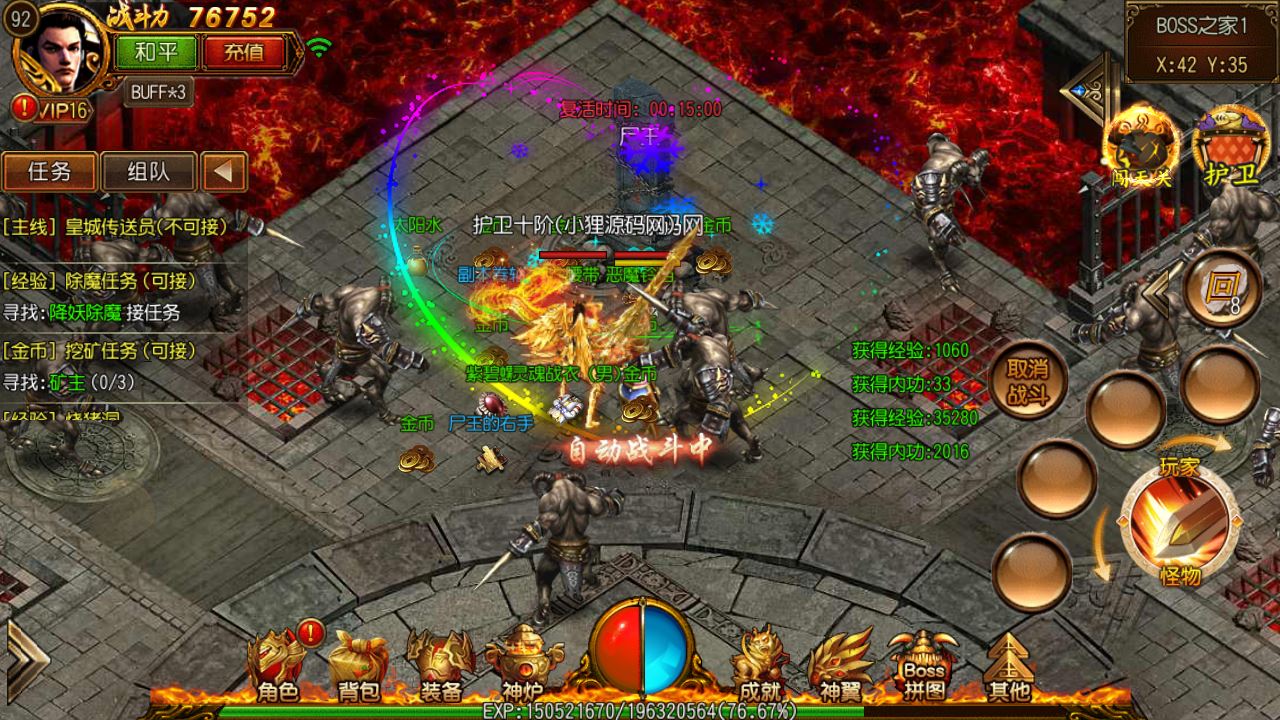Switch to the 任务 quest tab
1280x720 pixels.
49,172
